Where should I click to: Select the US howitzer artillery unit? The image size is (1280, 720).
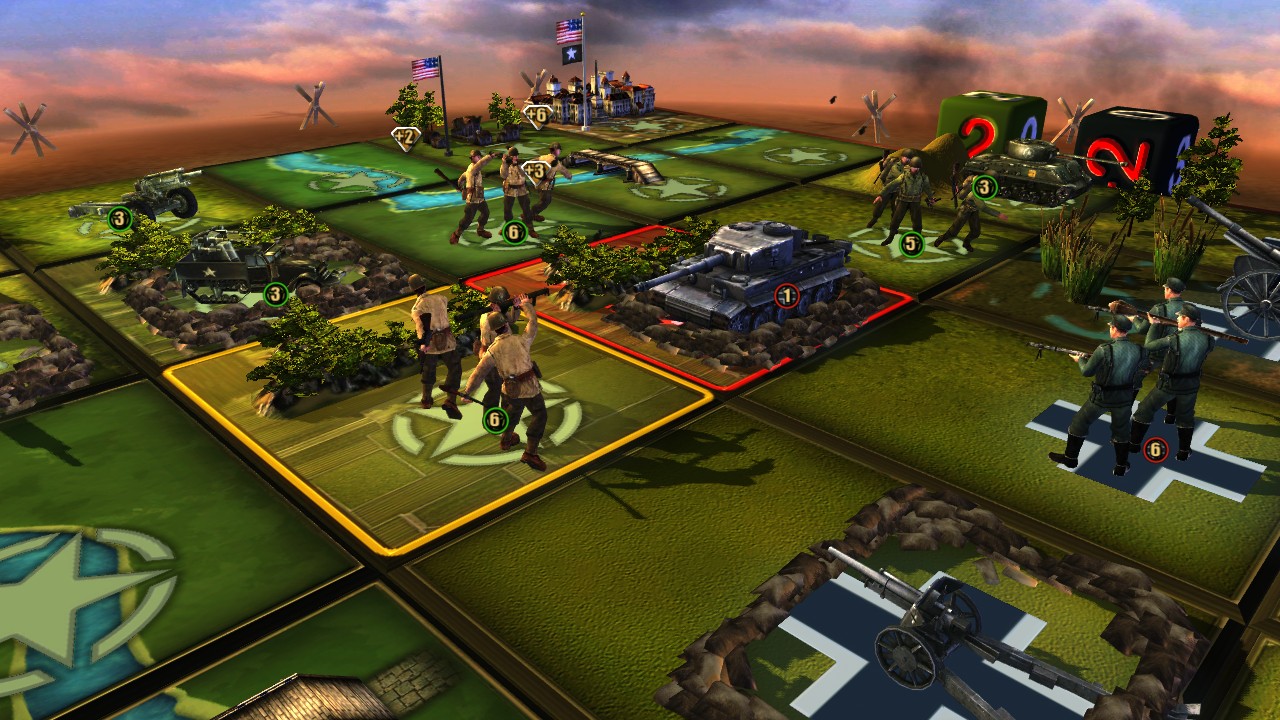pyautogui.click(x=140, y=198)
